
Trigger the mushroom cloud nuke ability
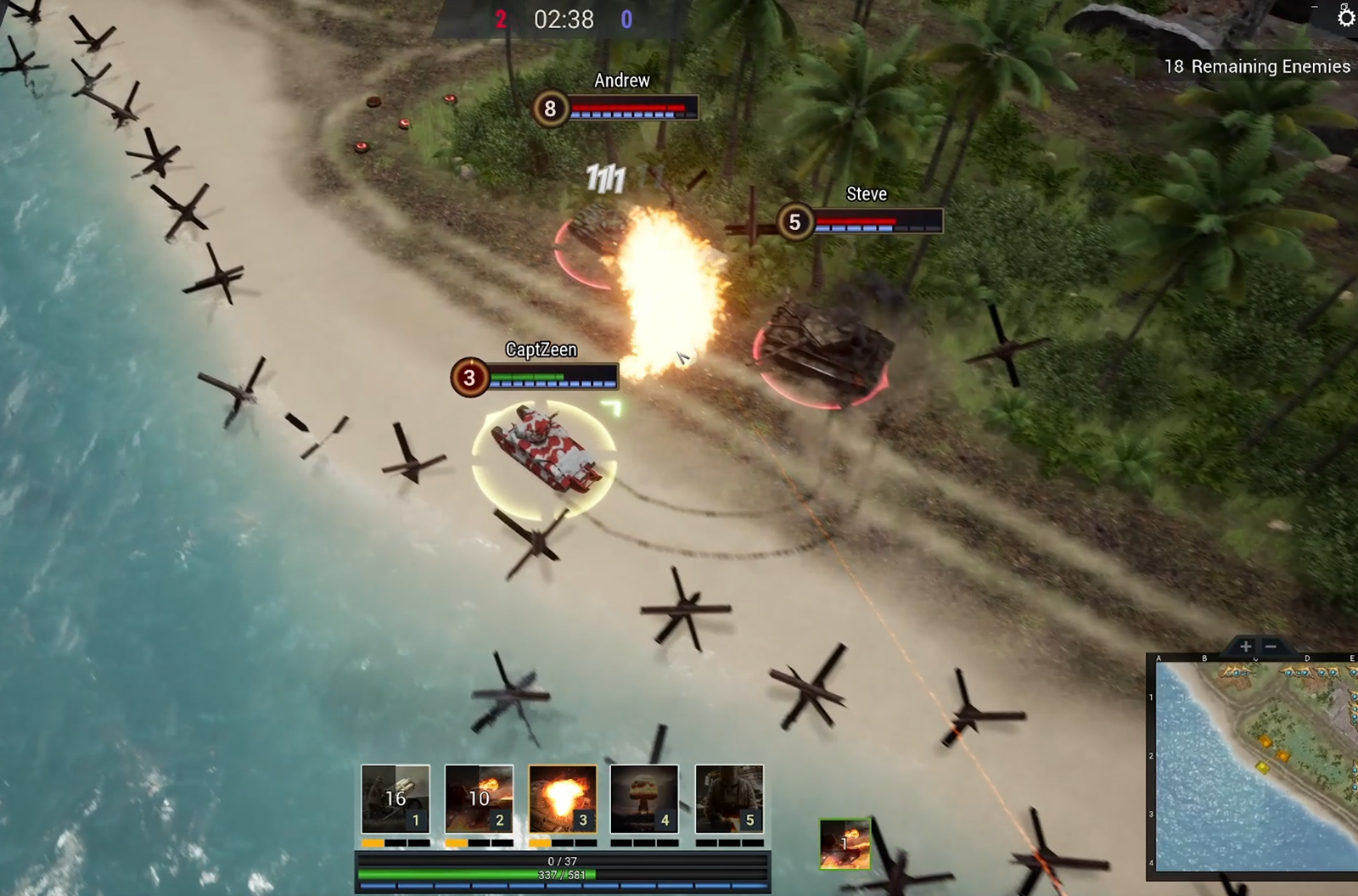pyautogui.click(x=645, y=799)
